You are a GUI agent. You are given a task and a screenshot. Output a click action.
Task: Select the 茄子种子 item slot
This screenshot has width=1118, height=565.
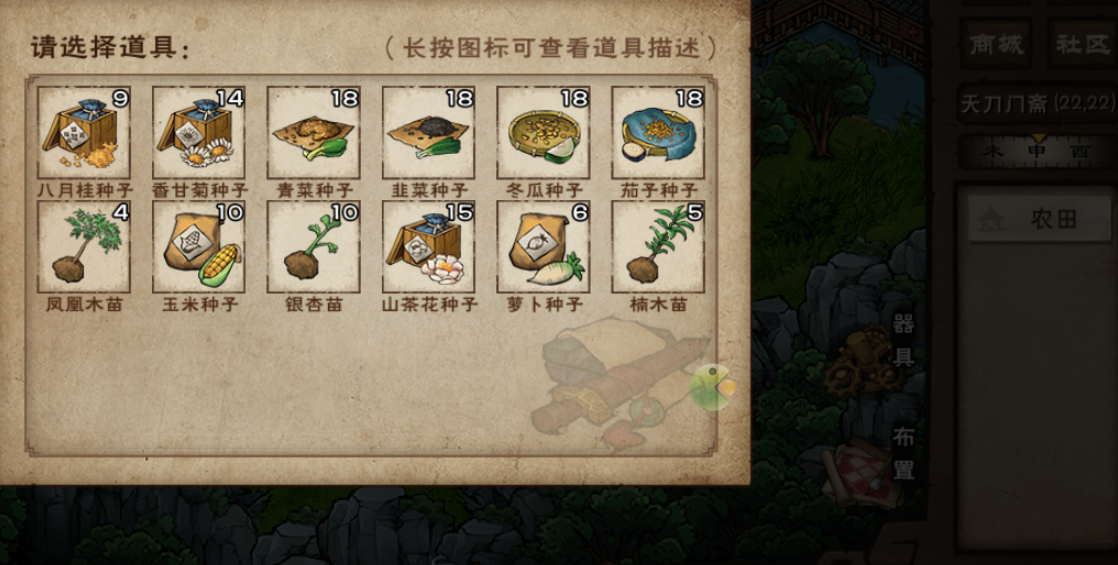pyautogui.click(x=658, y=133)
